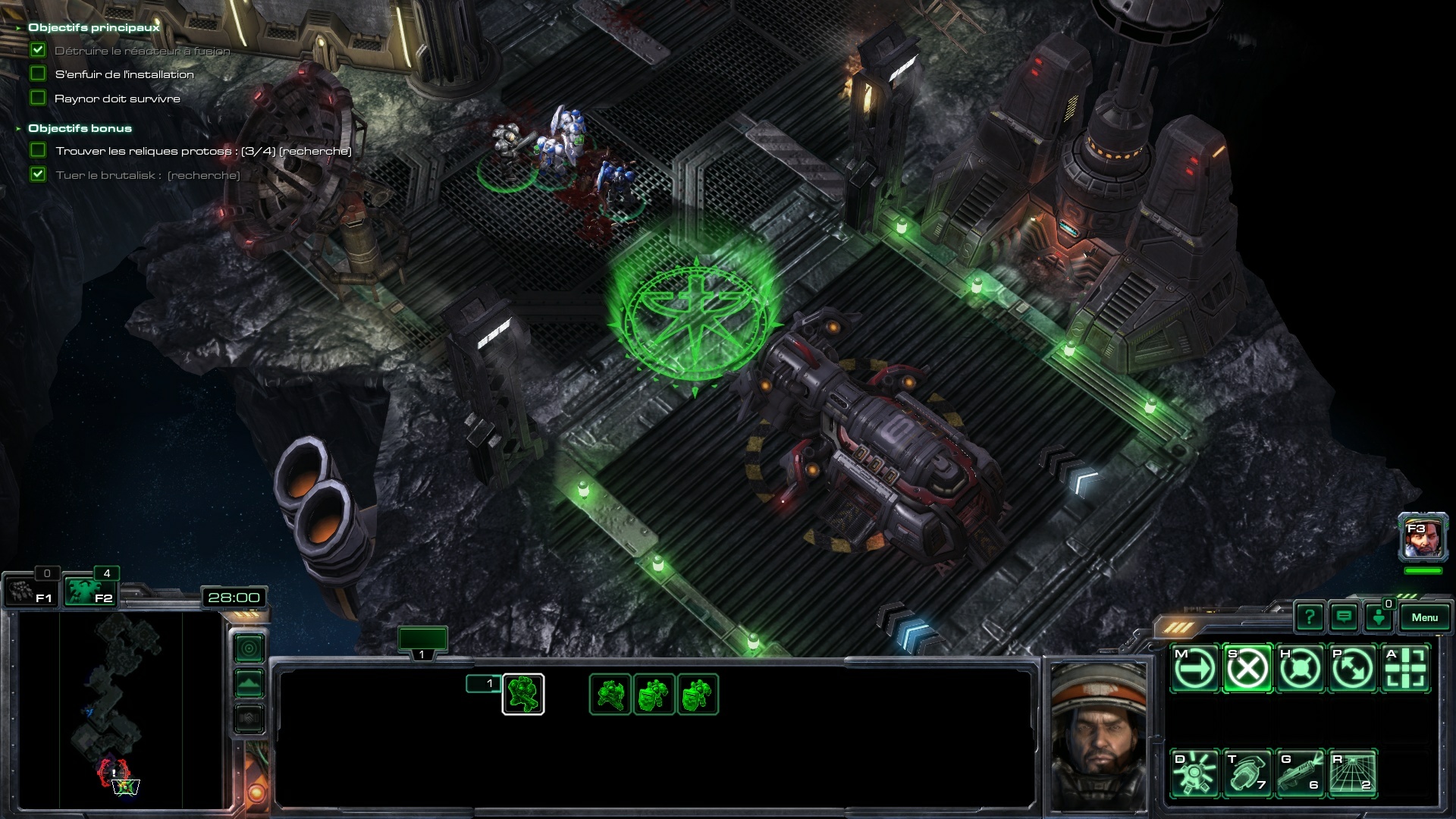Select all army units with F2 button

[x=89, y=591]
